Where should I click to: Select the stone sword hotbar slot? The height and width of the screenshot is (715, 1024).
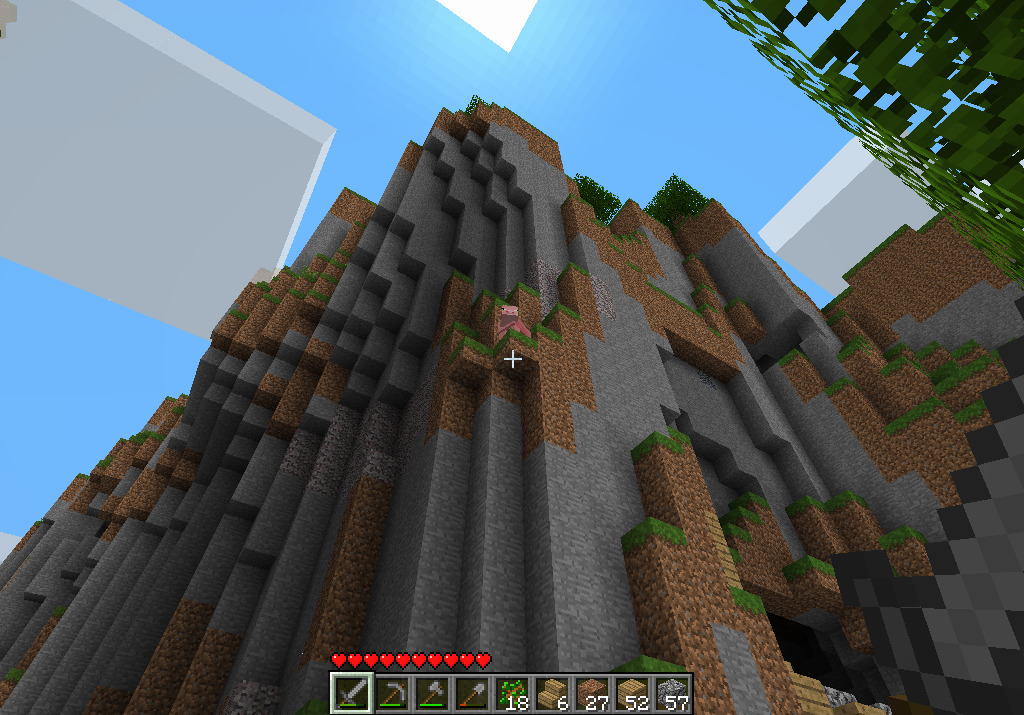coord(352,693)
